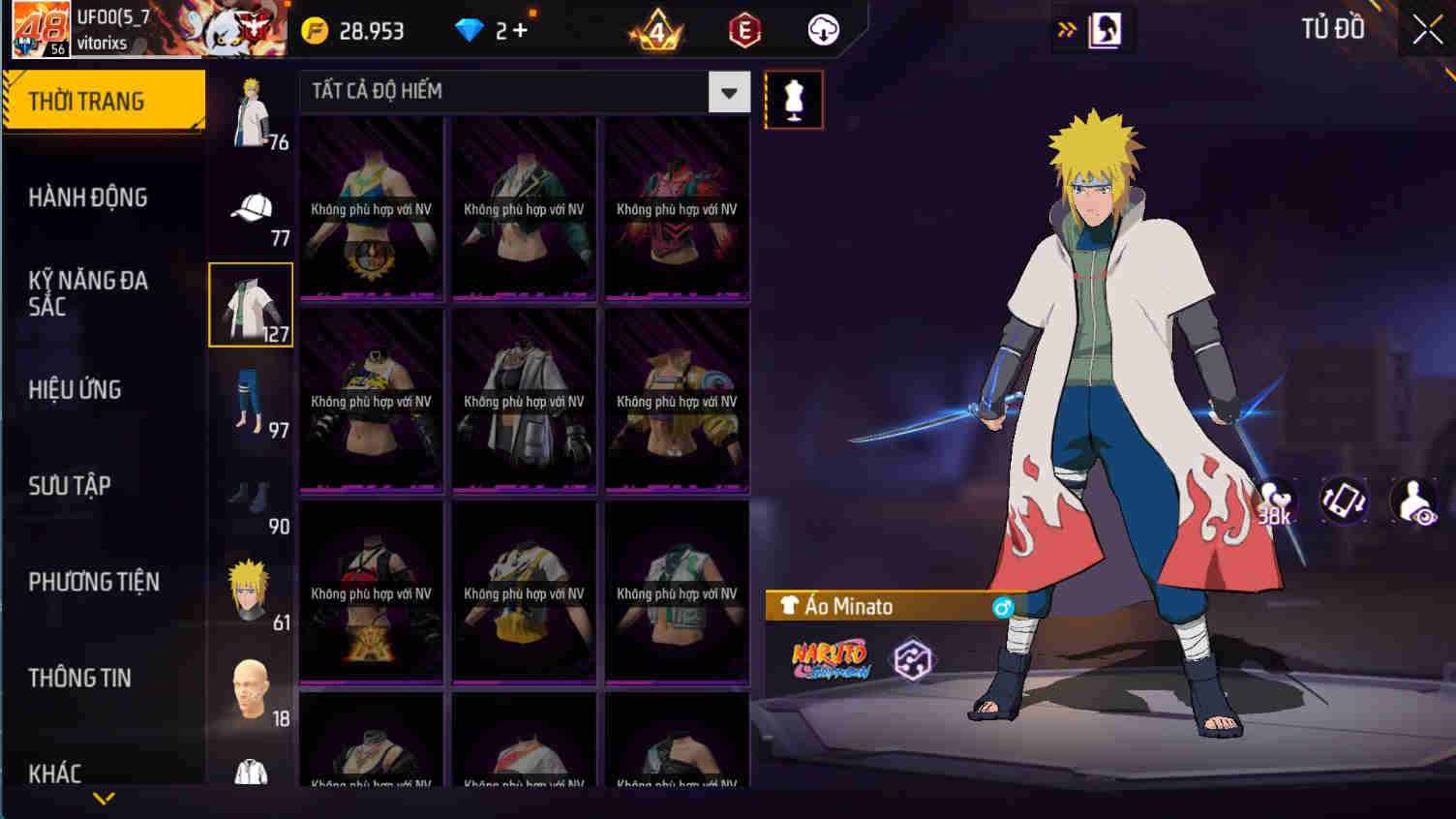Switch to the Sưu Tập tab
This screenshot has width=1456, height=819.
tap(66, 486)
